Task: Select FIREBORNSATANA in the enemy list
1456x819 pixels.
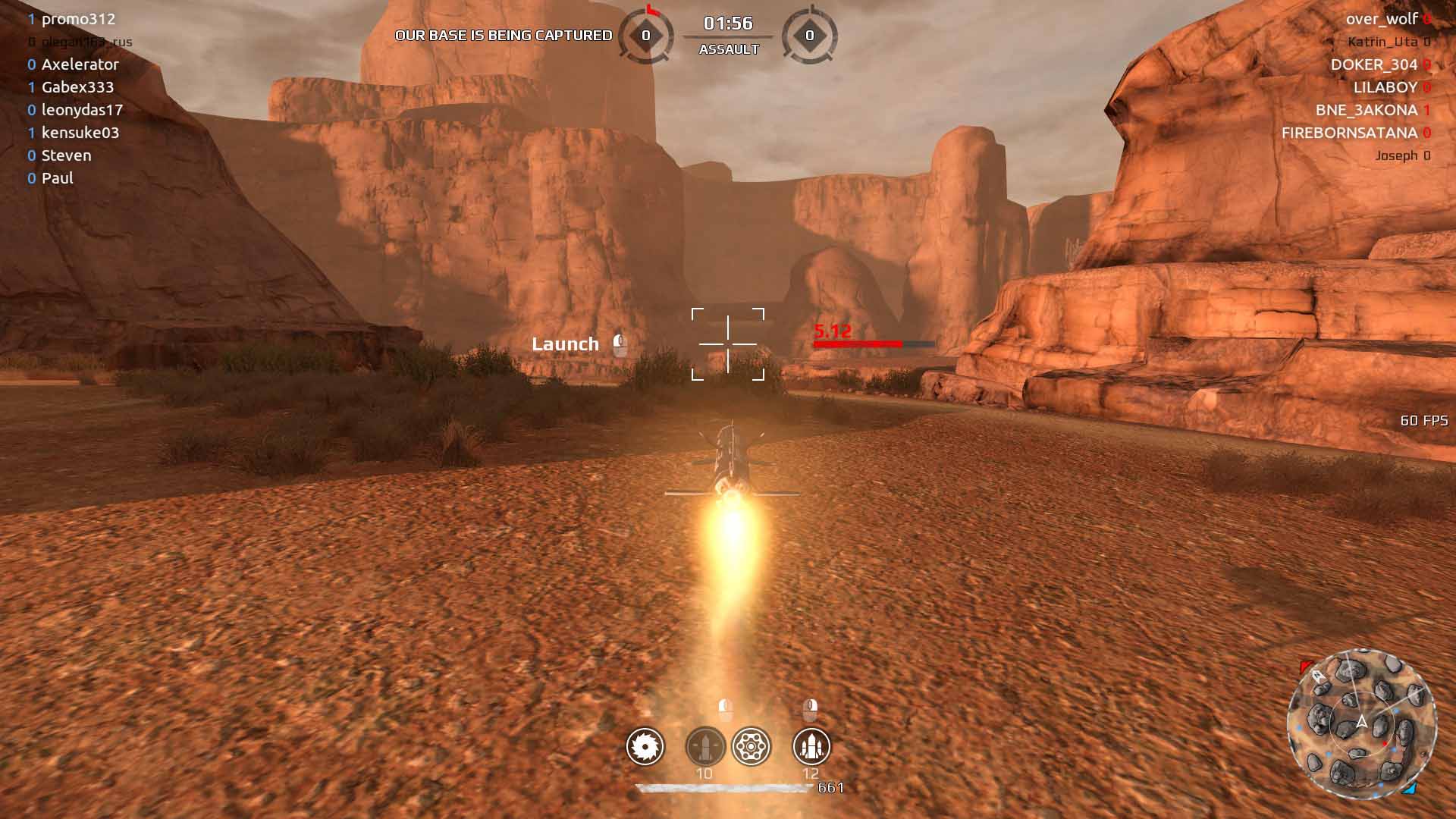Action: (1349, 133)
